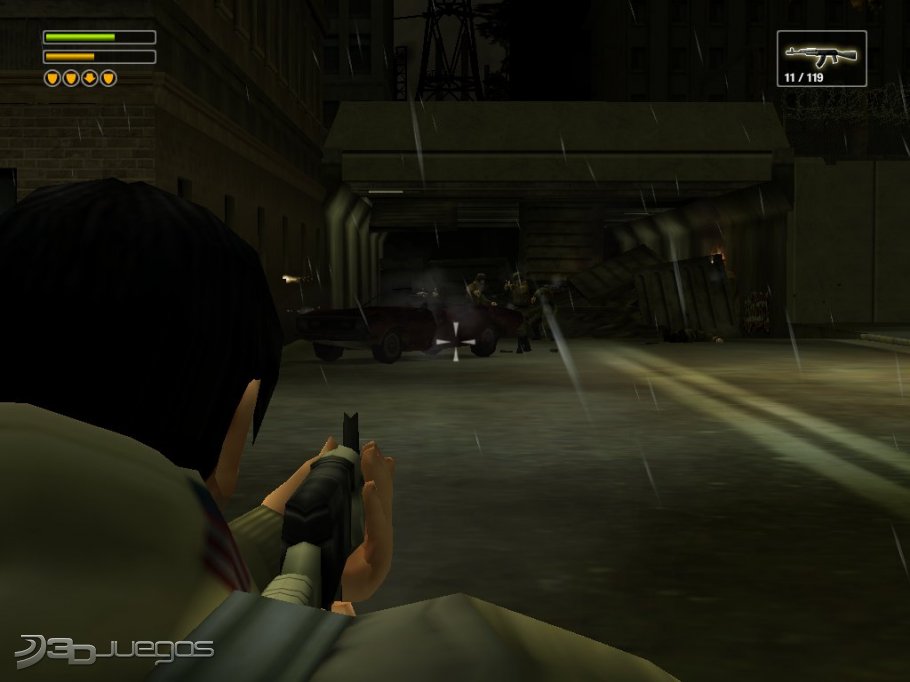The width and height of the screenshot is (910, 682).
Task: Click the 3DJuegos watermark logo
Action: [115, 649]
